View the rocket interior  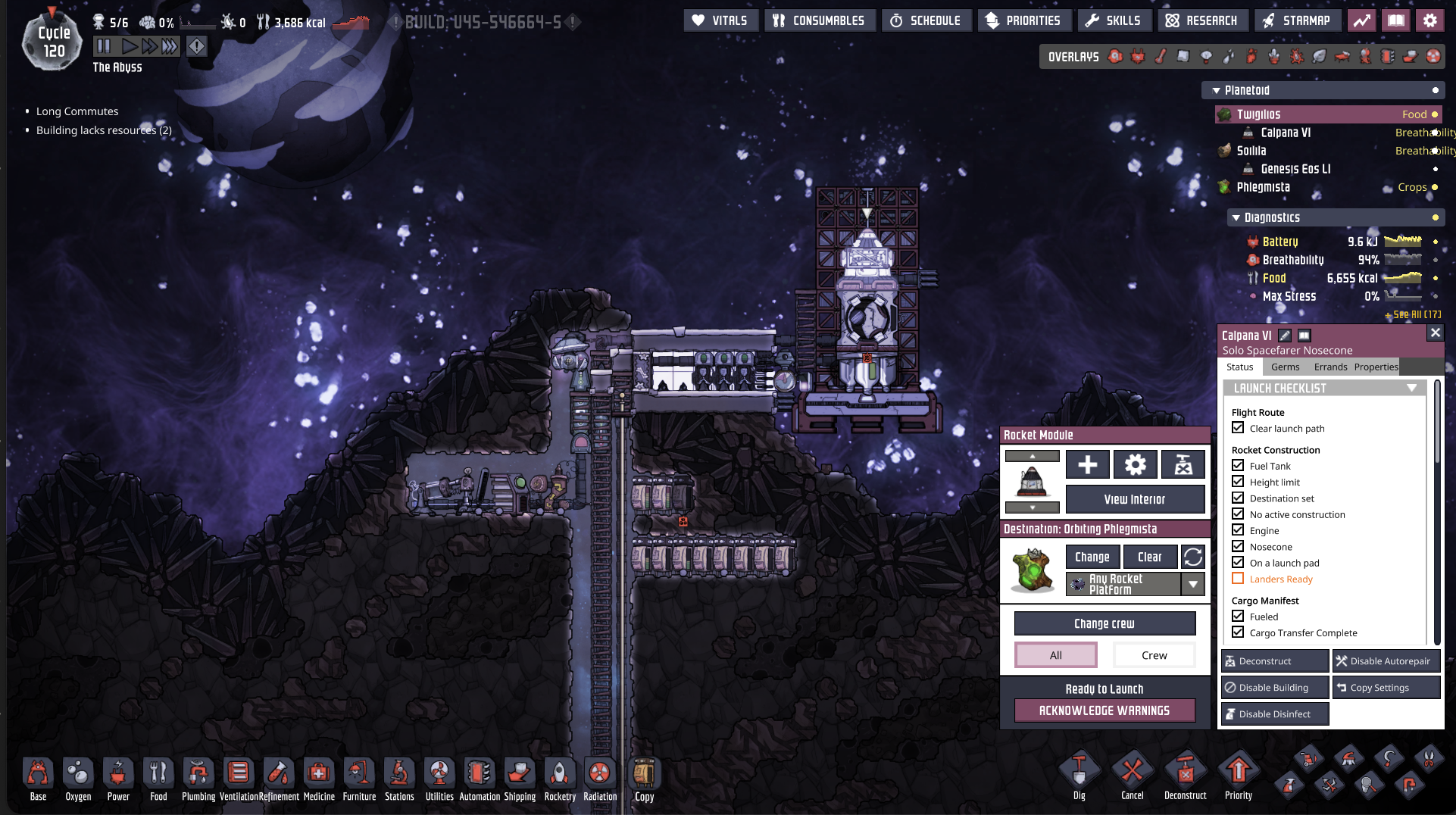click(x=1134, y=499)
